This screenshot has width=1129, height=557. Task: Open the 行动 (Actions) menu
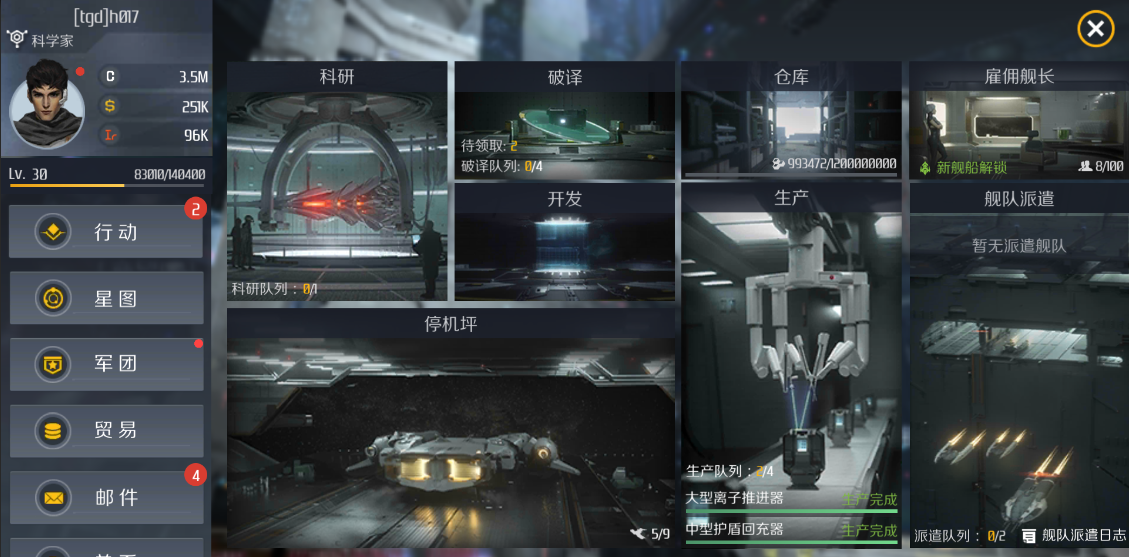coord(106,232)
